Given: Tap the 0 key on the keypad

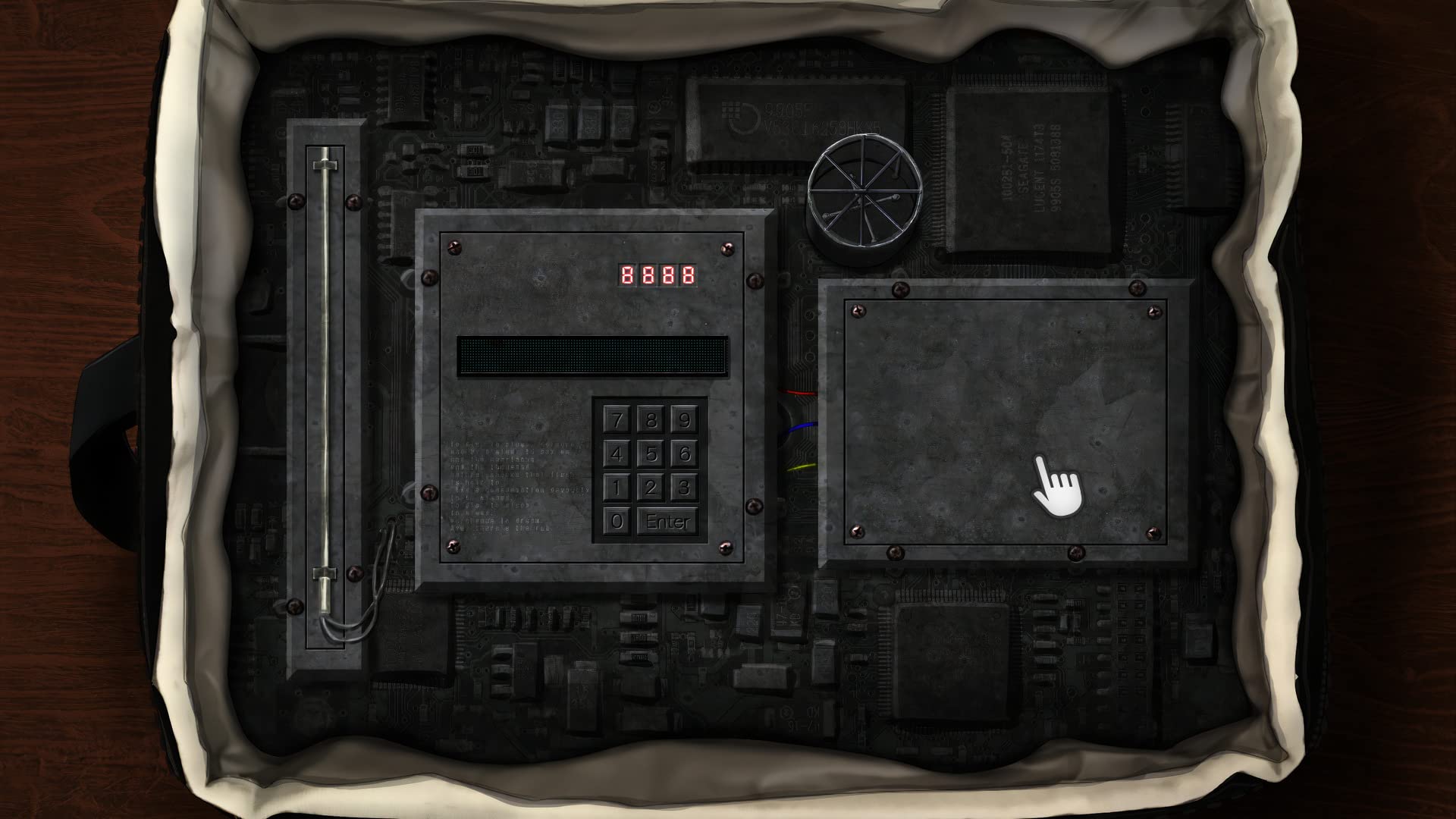Looking at the screenshot, I should 617,522.
